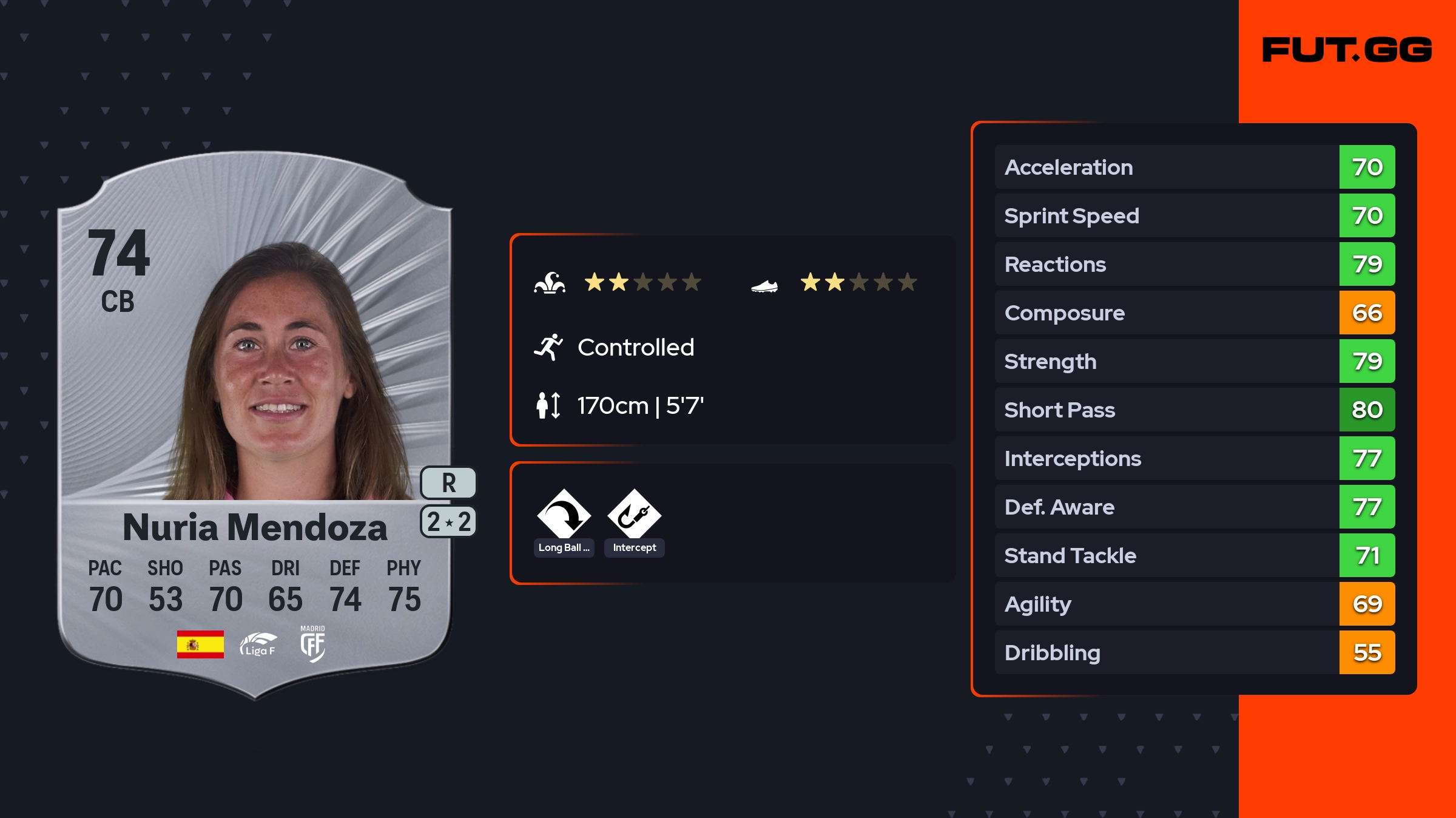Viewport: 1456px width, 818px height.
Task: Click the Strength stat row
Action: click(1194, 361)
